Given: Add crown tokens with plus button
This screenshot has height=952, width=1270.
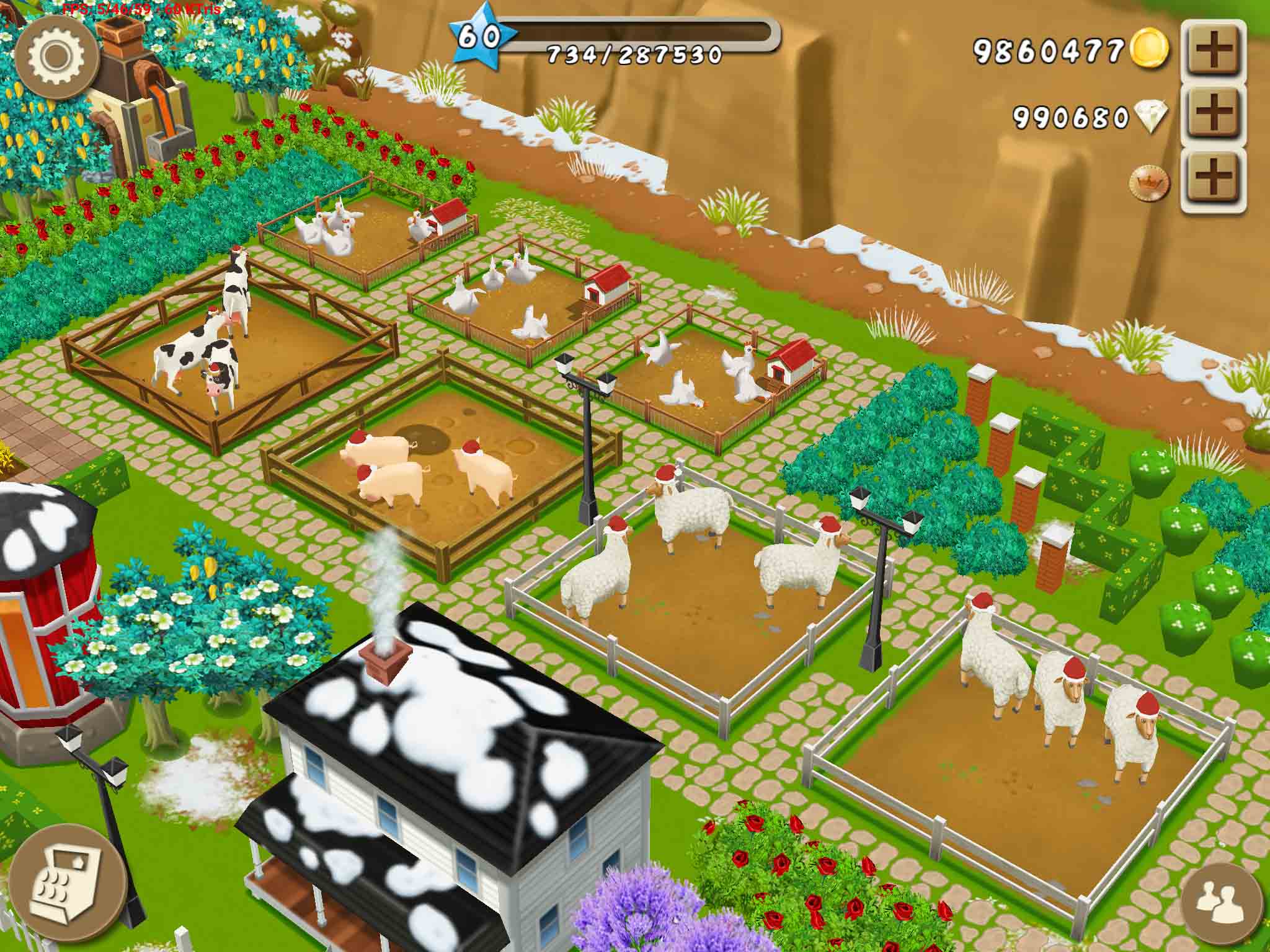Looking at the screenshot, I should [x=1214, y=182].
